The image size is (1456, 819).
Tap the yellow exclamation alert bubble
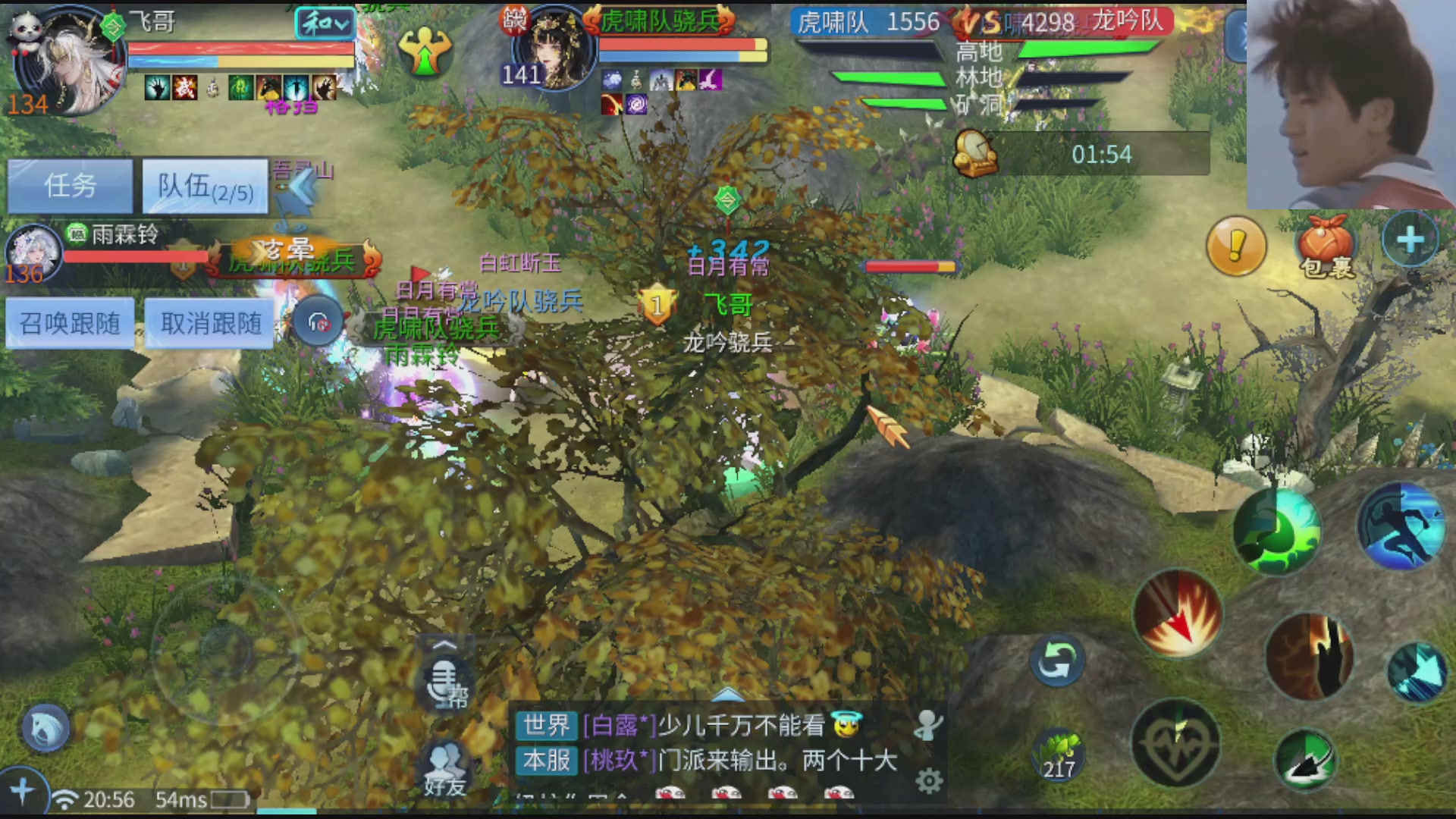point(1236,246)
